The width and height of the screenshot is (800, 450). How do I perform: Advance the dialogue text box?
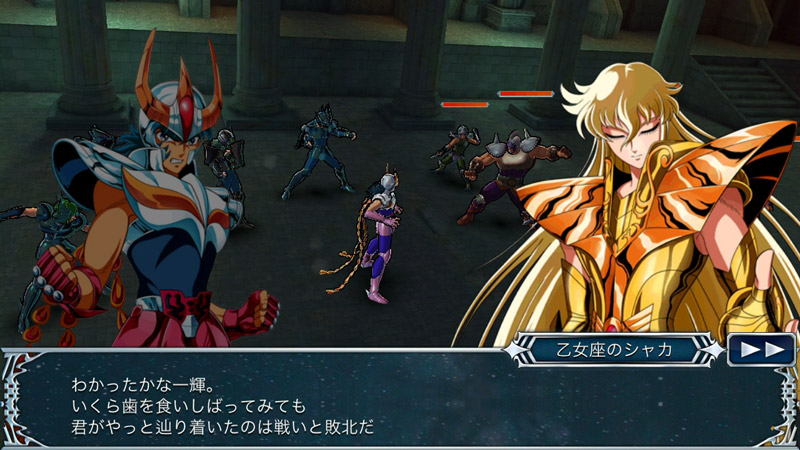pos(400,406)
